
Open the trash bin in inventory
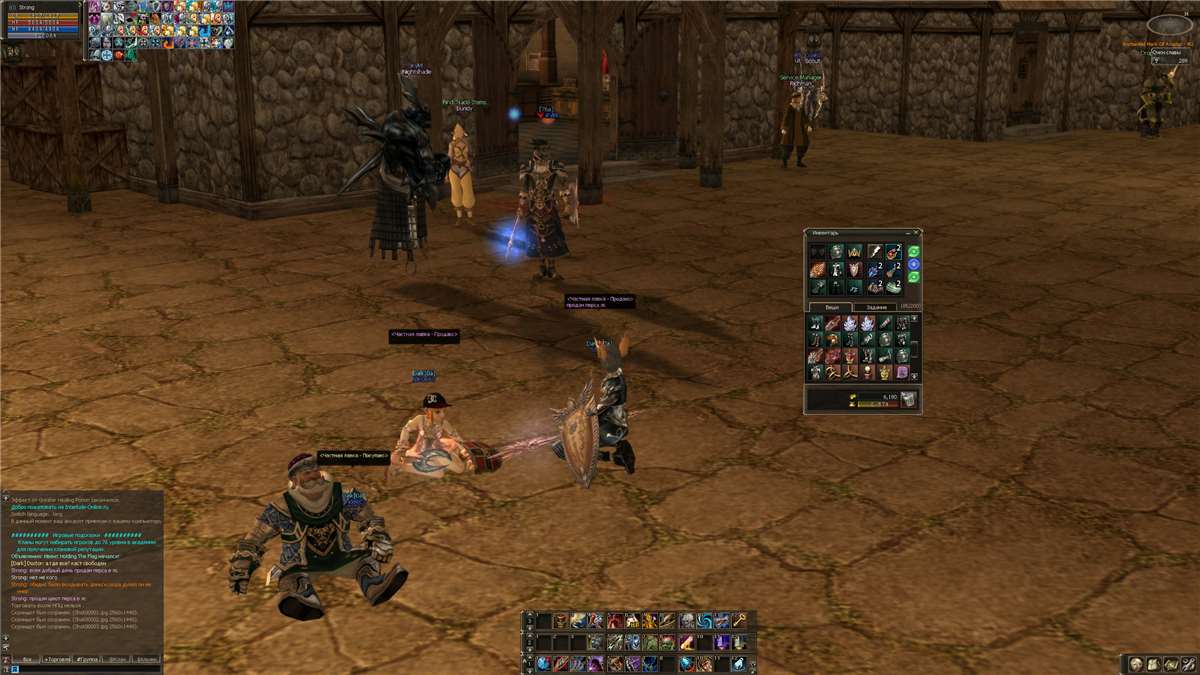pos(908,400)
